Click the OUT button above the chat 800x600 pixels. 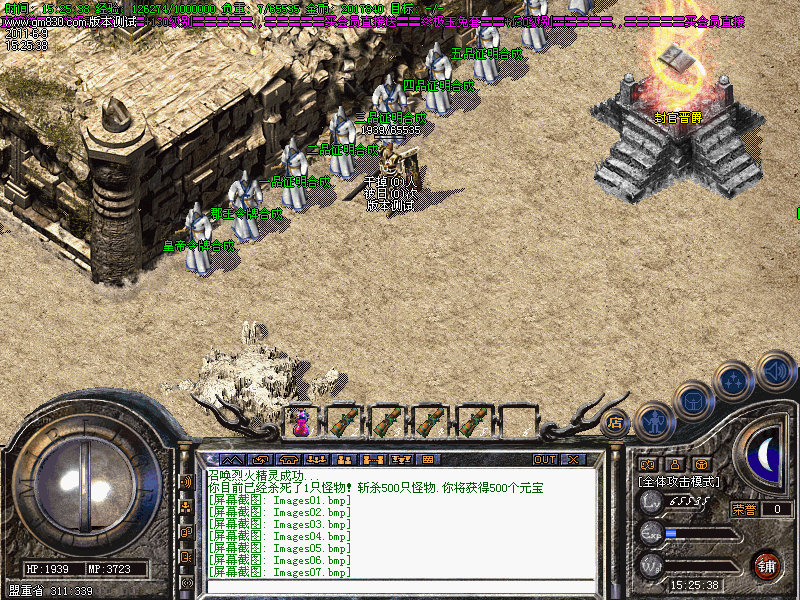pos(544,459)
